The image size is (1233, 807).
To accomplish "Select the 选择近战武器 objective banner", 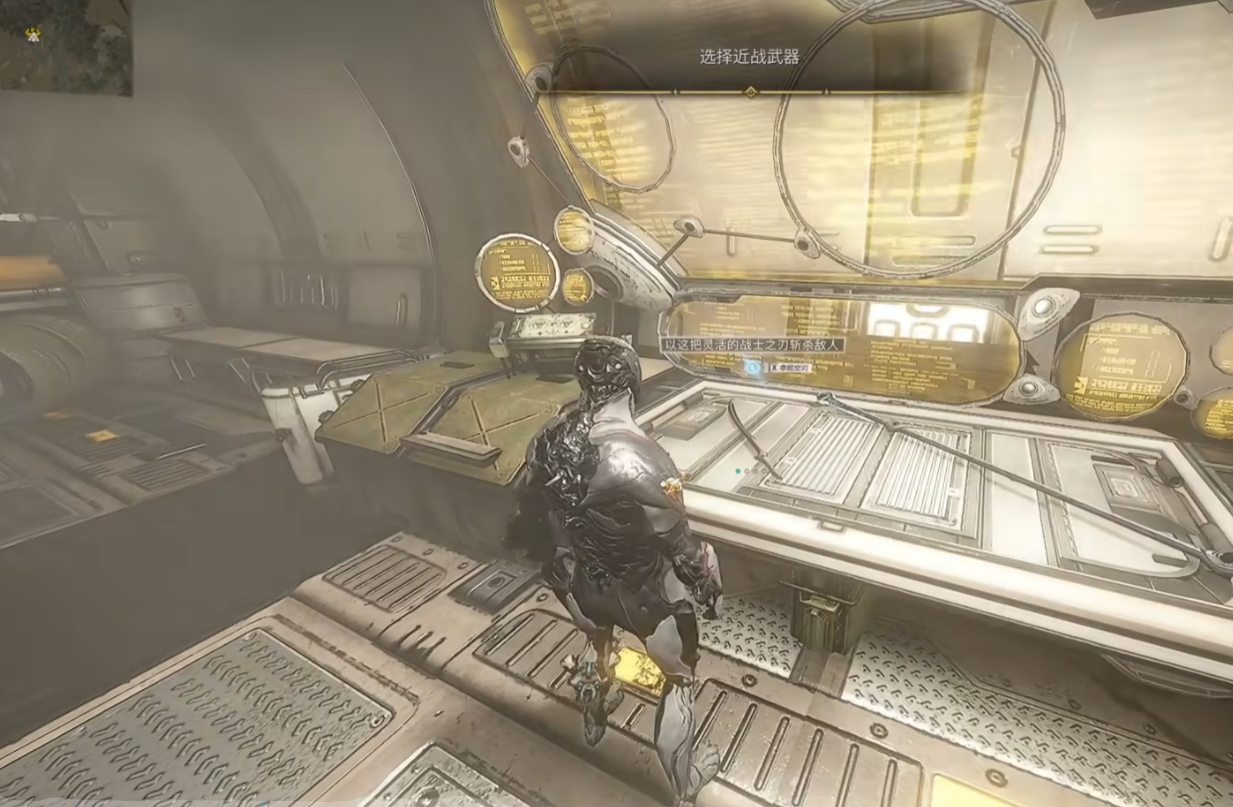I will 750,58.
